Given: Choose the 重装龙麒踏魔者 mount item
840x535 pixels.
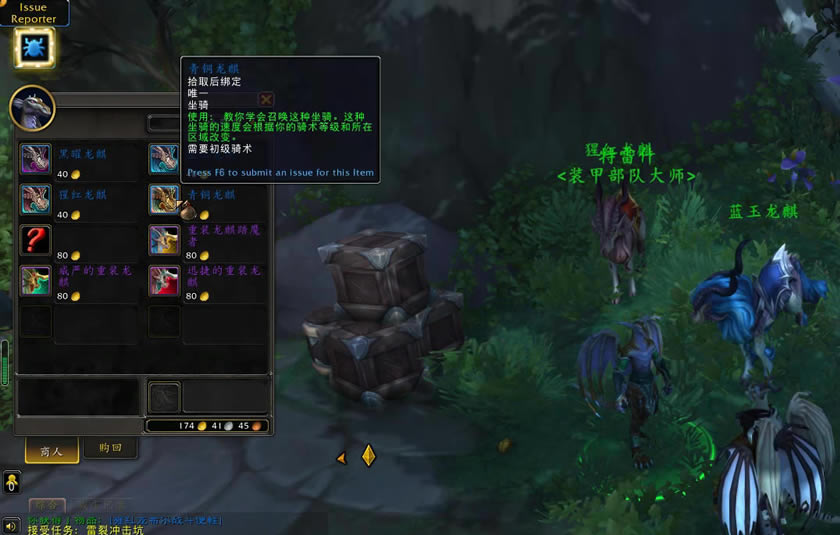Looking at the screenshot, I should [164, 240].
